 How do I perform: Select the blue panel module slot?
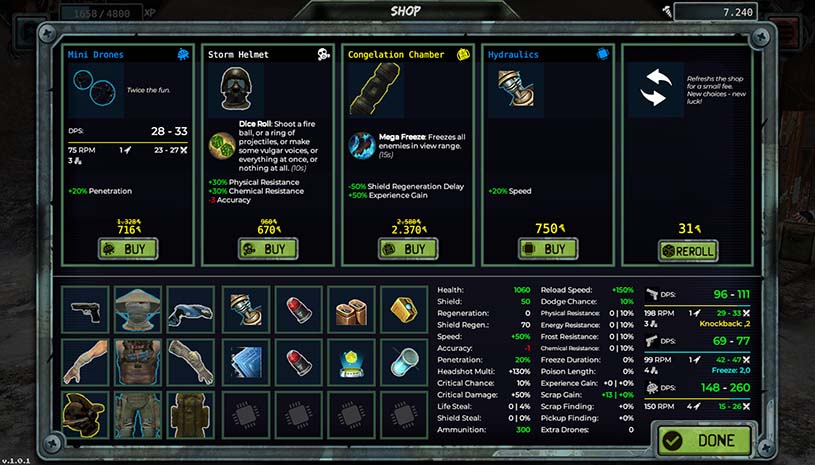click(x=245, y=361)
